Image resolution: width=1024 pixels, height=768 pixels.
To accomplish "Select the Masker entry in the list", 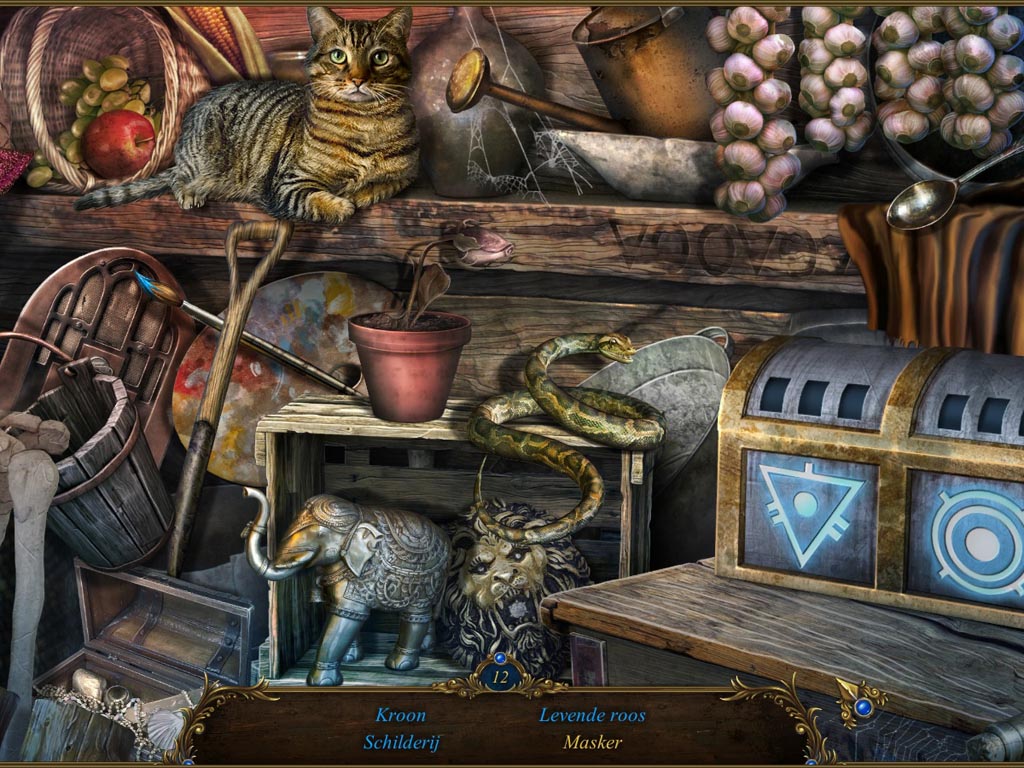I will pos(592,742).
